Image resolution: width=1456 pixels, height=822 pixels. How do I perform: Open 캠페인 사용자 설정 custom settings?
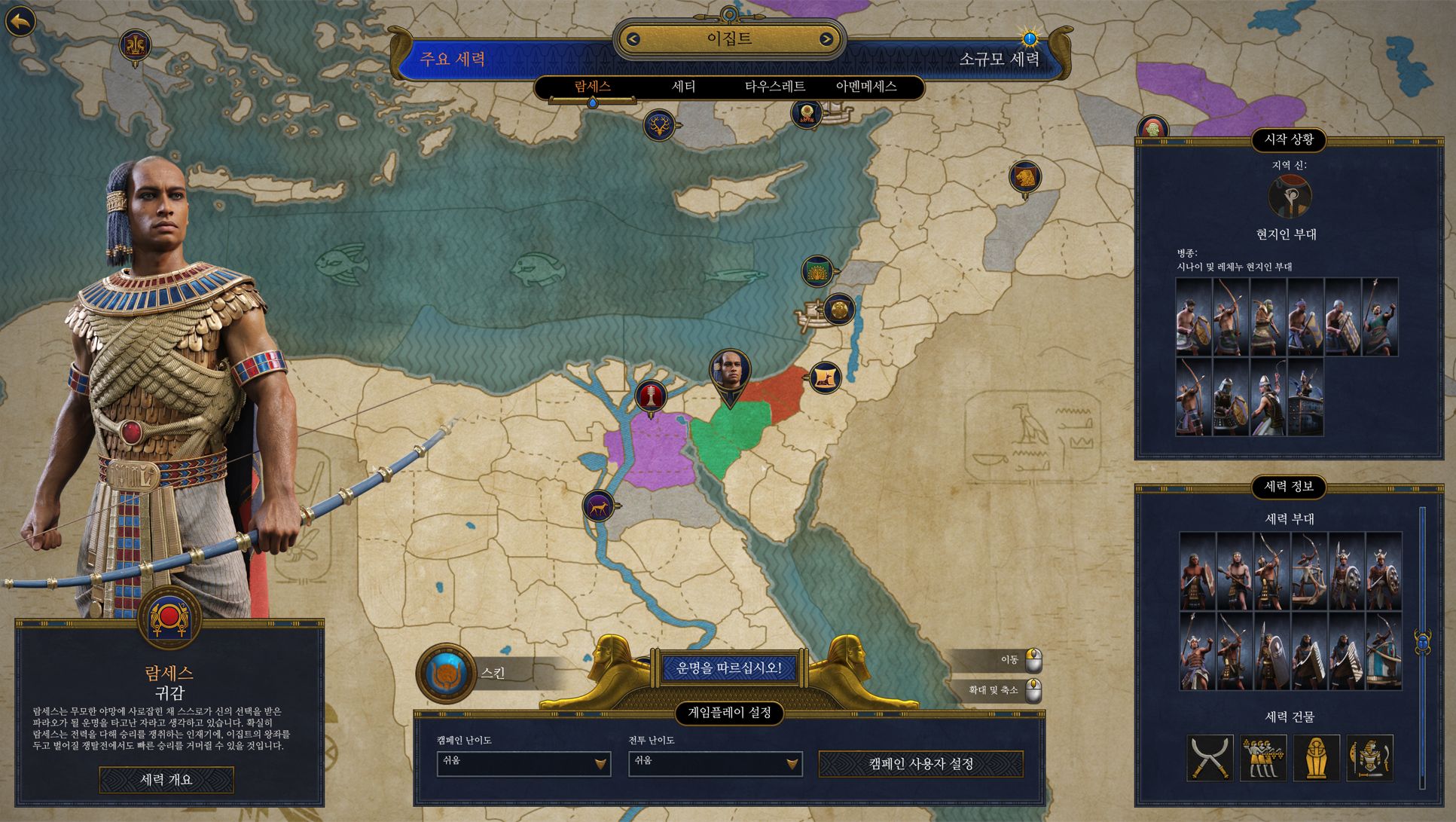pyautogui.click(x=921, y=764)
